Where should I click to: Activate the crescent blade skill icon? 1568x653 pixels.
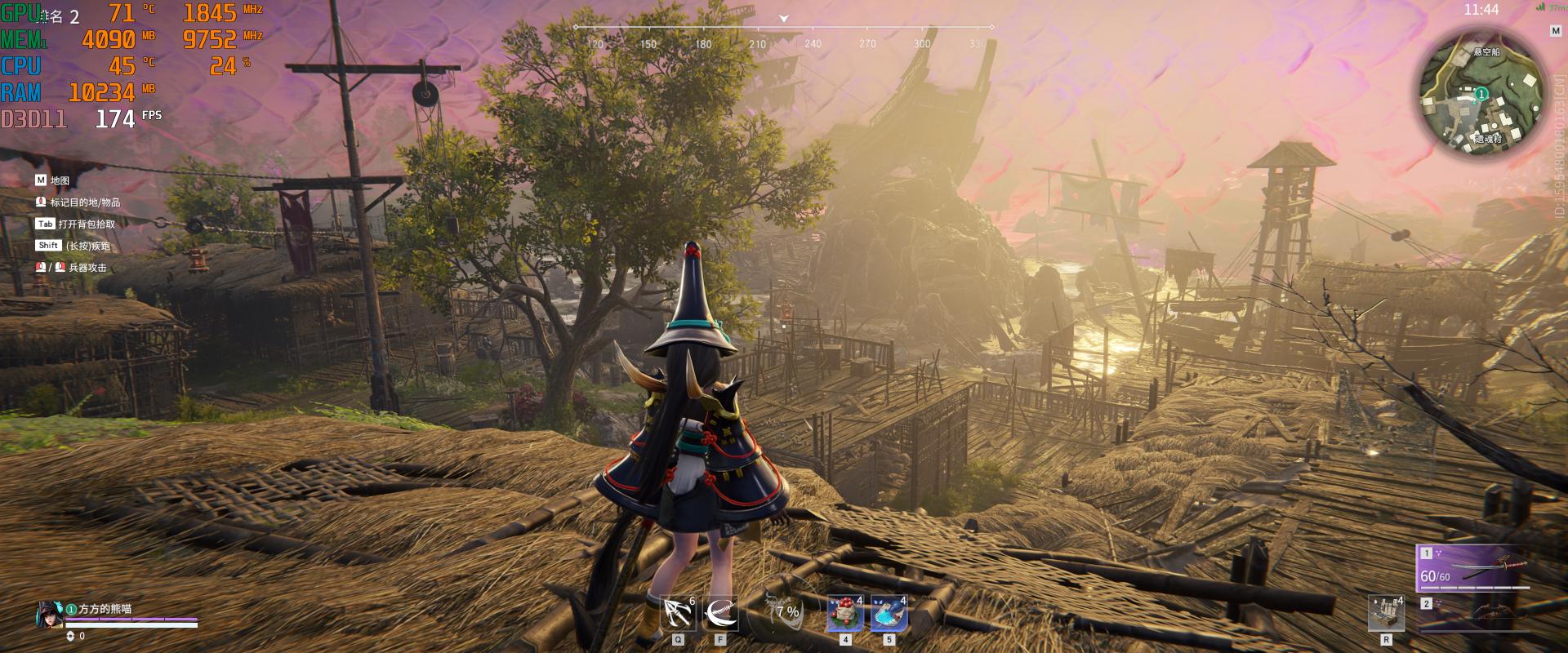pyautogui.click(x=720, y=613)
